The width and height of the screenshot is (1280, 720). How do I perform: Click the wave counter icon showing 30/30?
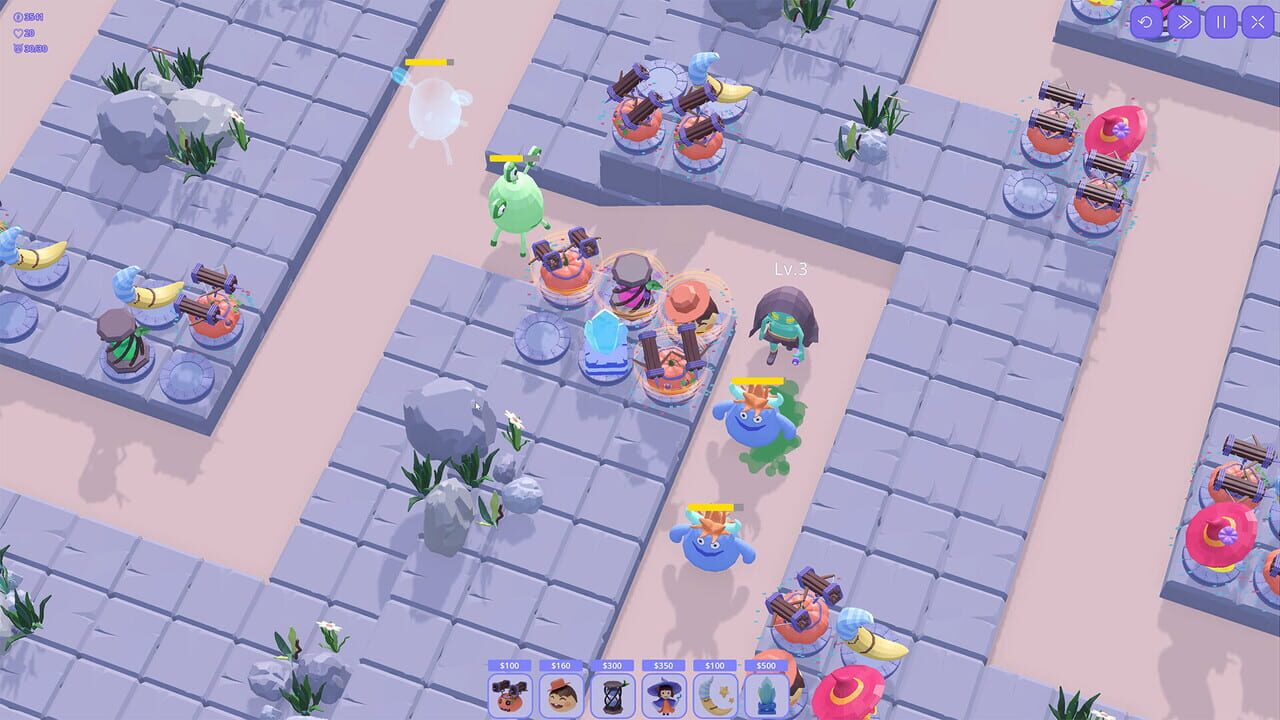pos(16,48)
